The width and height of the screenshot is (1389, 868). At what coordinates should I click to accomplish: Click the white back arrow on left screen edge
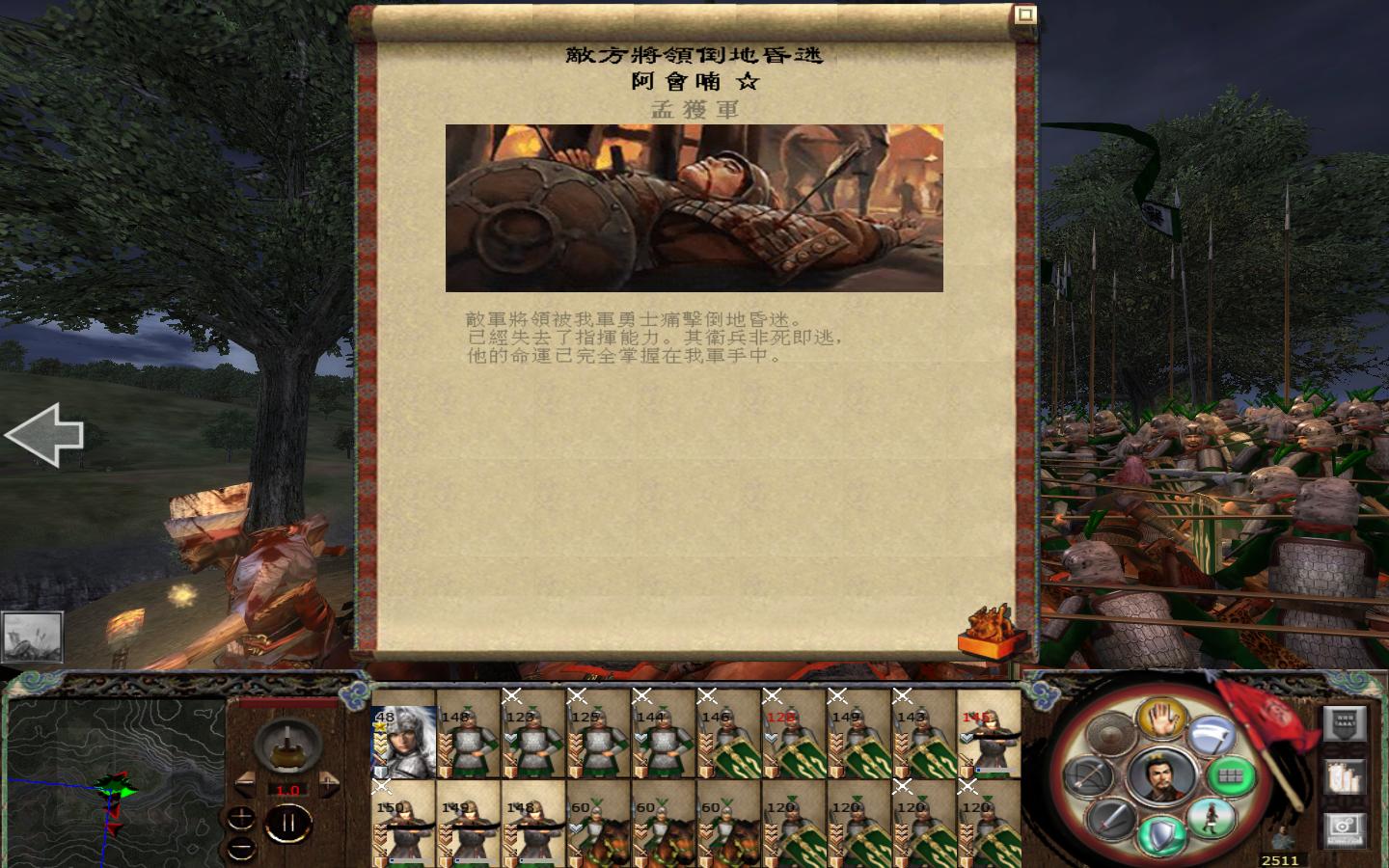point(43,435)
